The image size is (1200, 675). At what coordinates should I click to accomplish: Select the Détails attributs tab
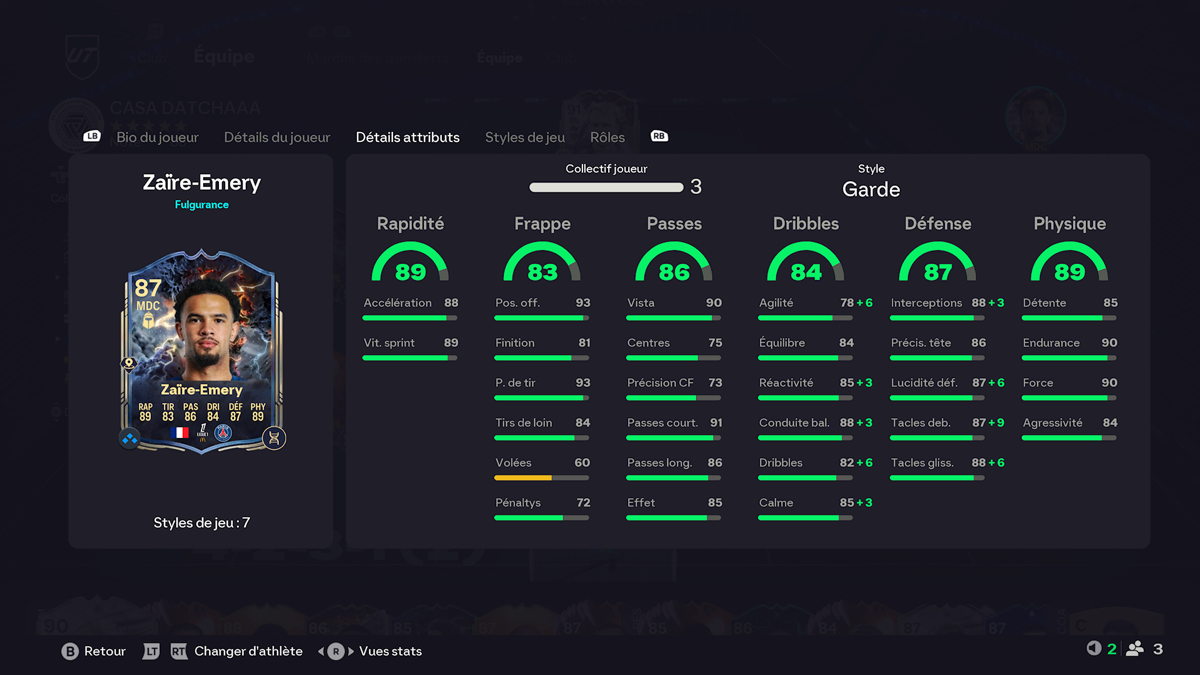(408, 137)
